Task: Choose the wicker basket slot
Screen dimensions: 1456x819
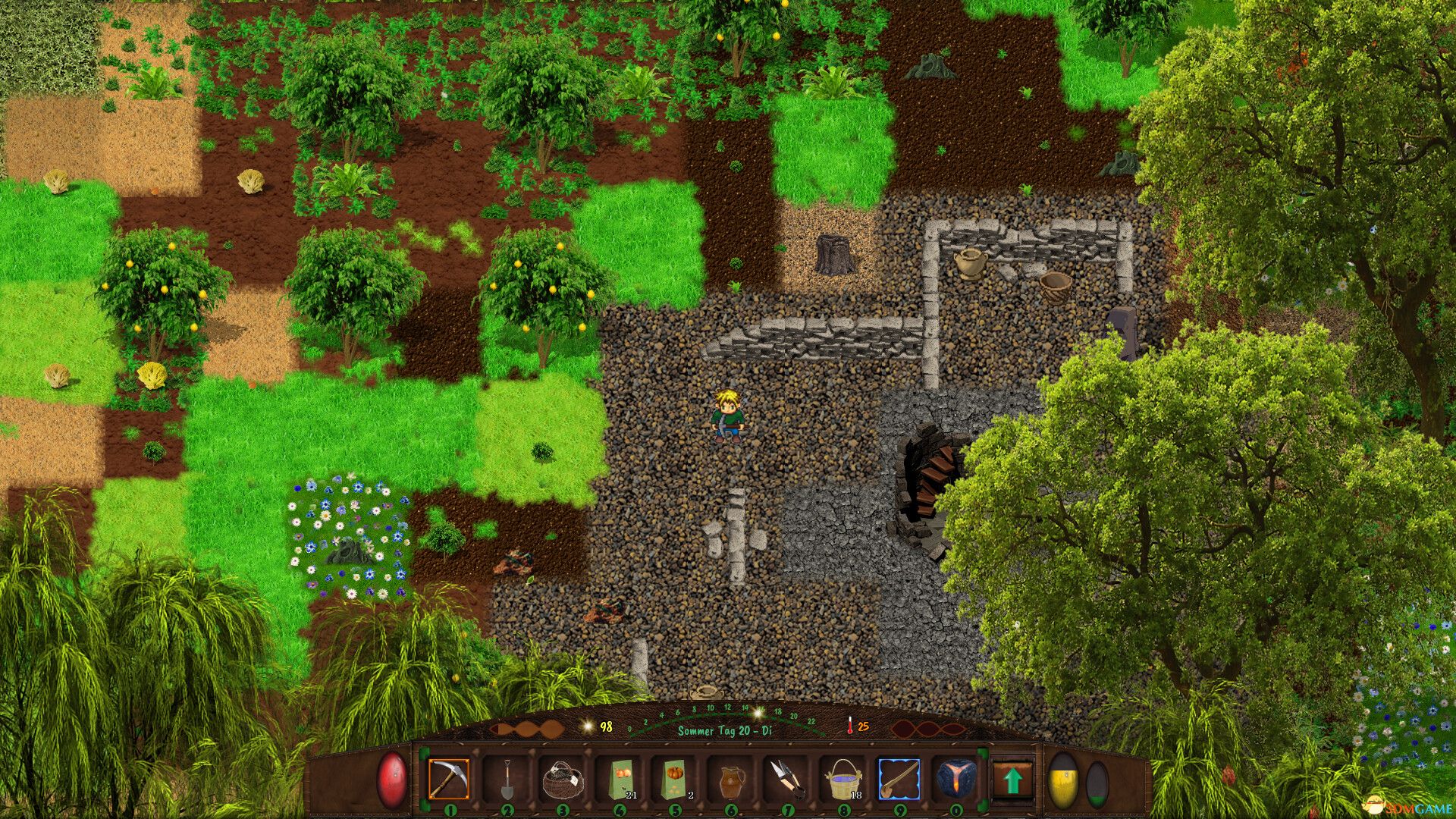Action: coord(562,779)
